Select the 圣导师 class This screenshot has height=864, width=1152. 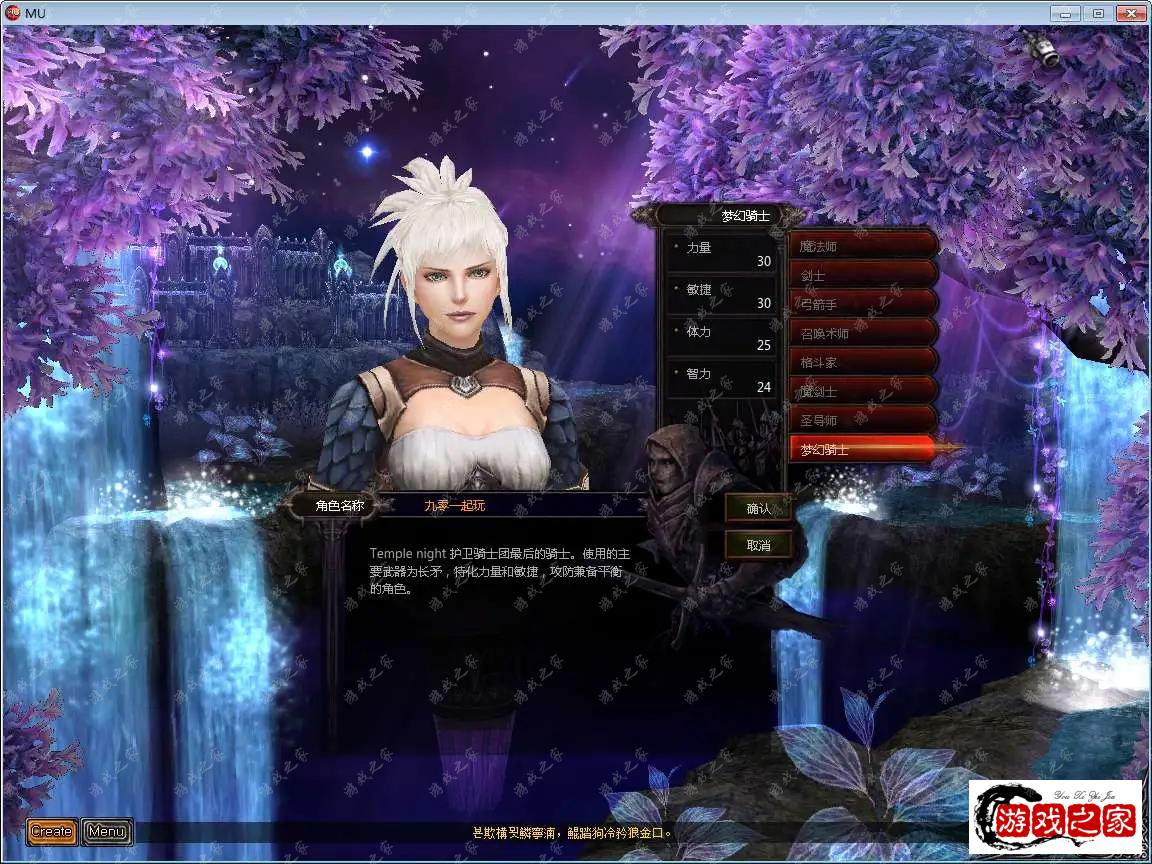(x=862, y=420)
